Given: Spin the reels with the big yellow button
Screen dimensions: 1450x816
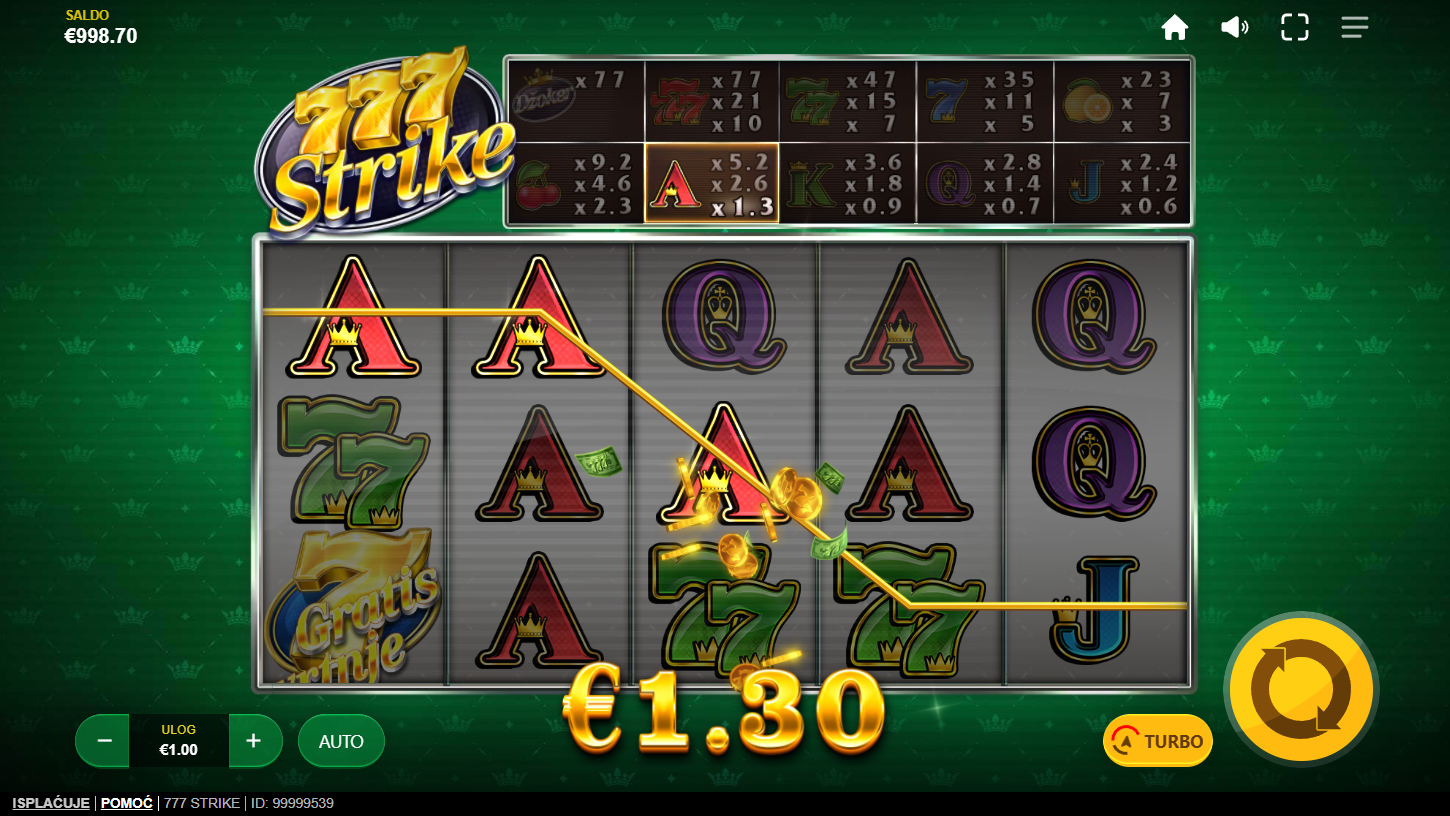Looking at the screenshot, I should click(1301, 689).
